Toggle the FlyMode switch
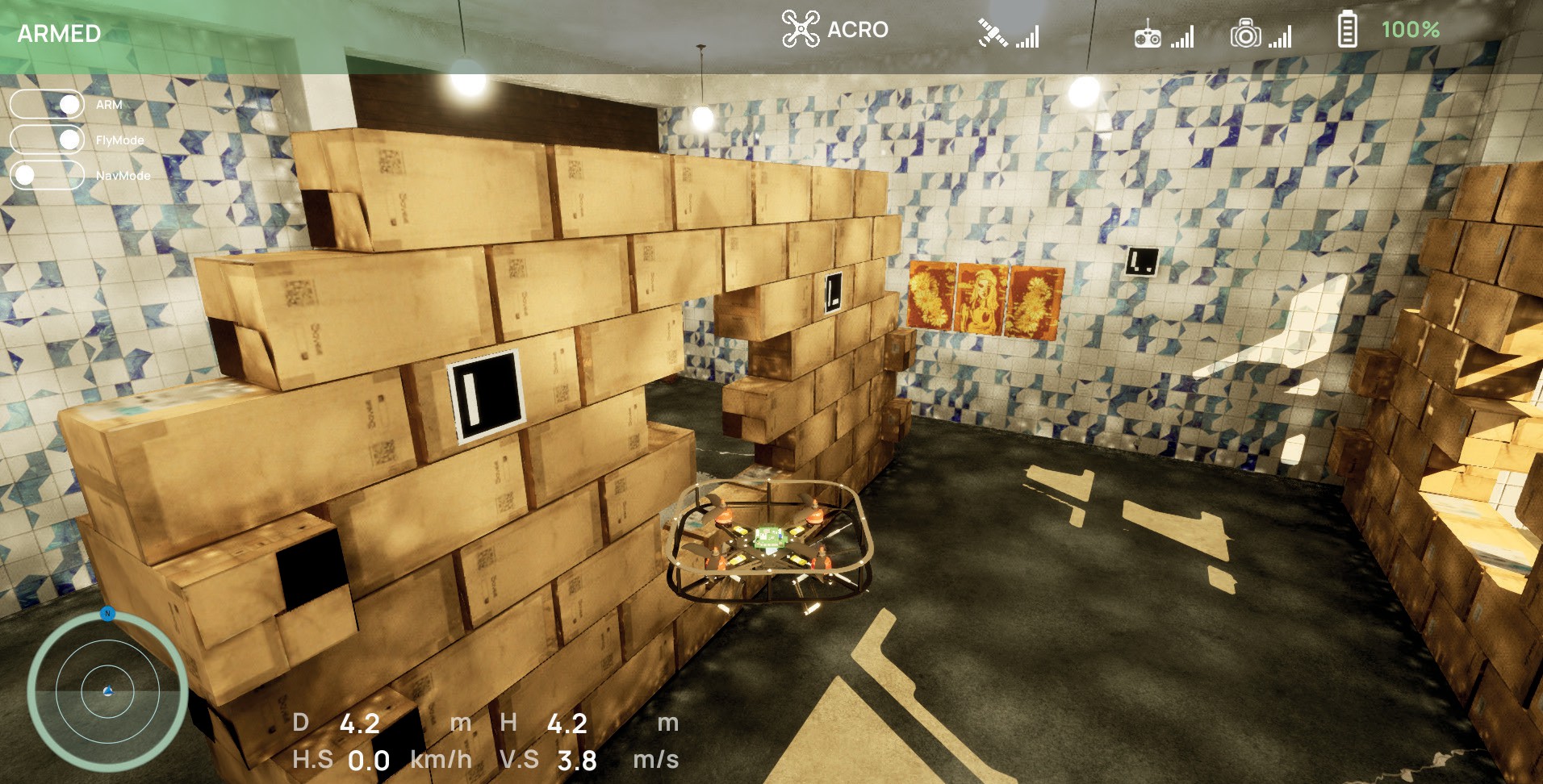 click(47, 140)
